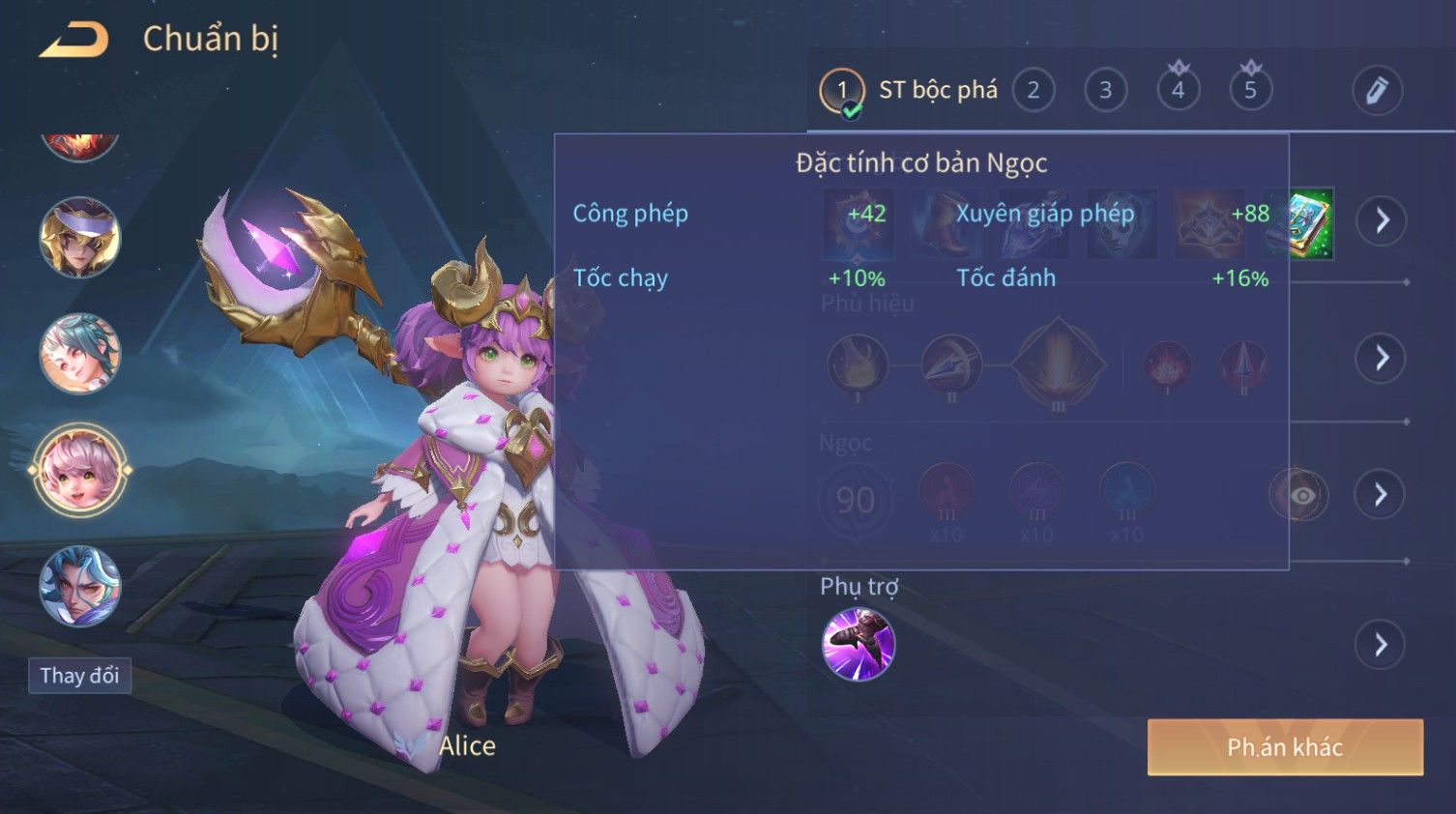Switch to preset tab 2
The height and width of the screenshot is (814, 1456).
coord(1034,91)
